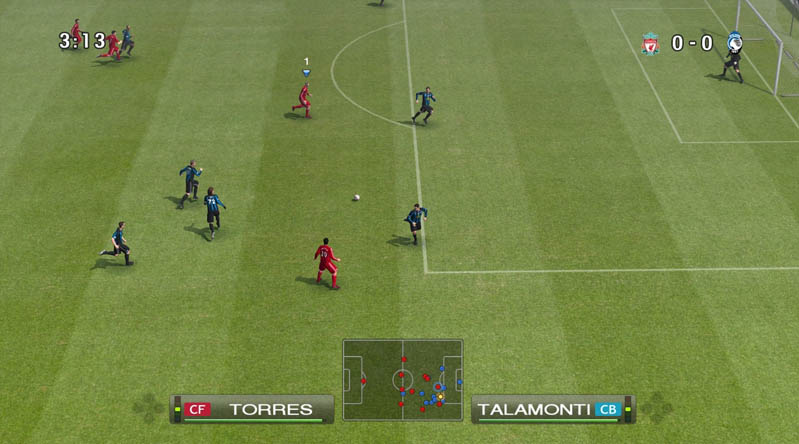Image resolution: width=799 pixels, height=444 pixels.
Task: Click the pitch radar minimap
Action: coord(402,380)
